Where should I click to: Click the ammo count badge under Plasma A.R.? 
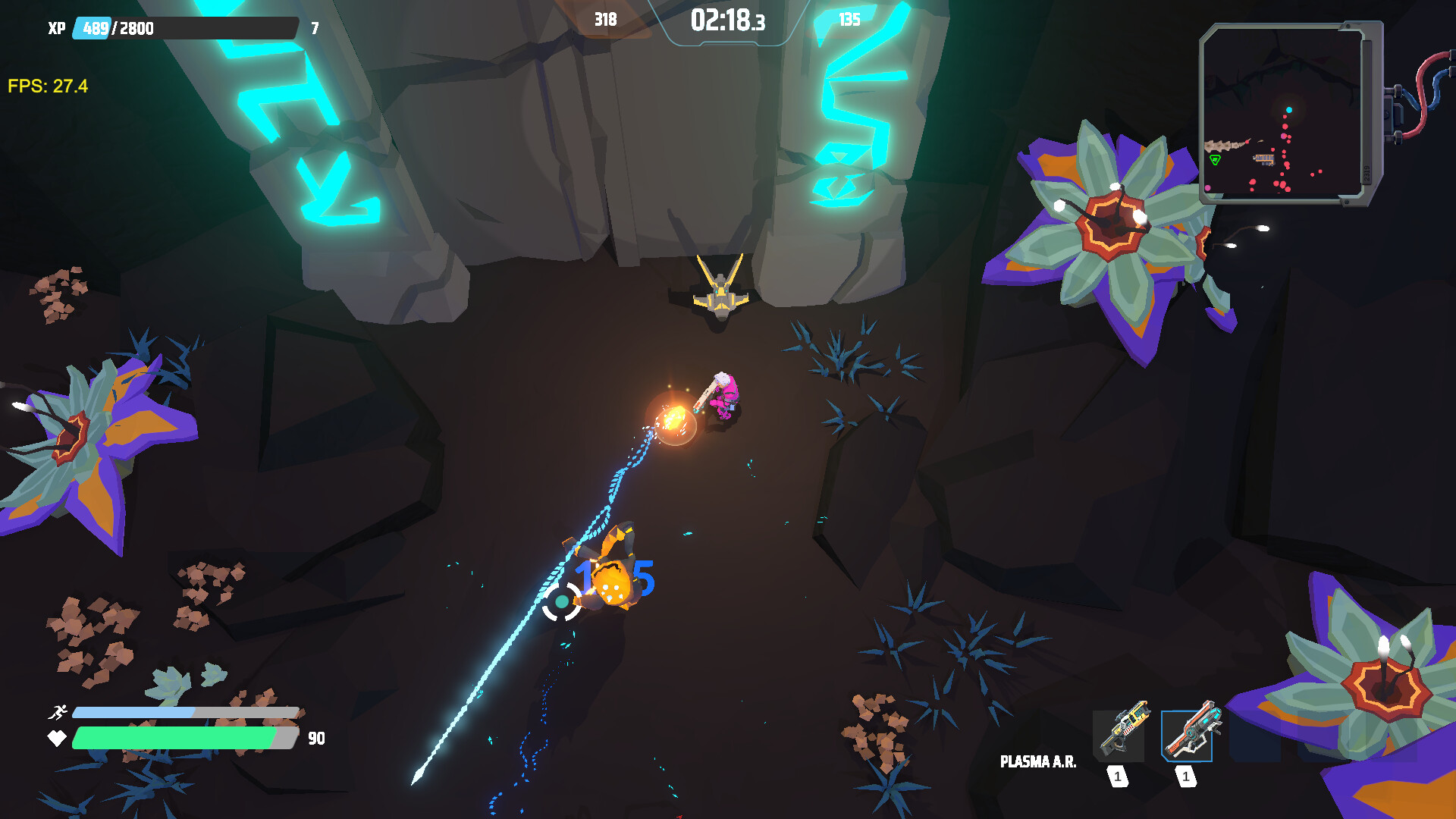[1187, 777]
